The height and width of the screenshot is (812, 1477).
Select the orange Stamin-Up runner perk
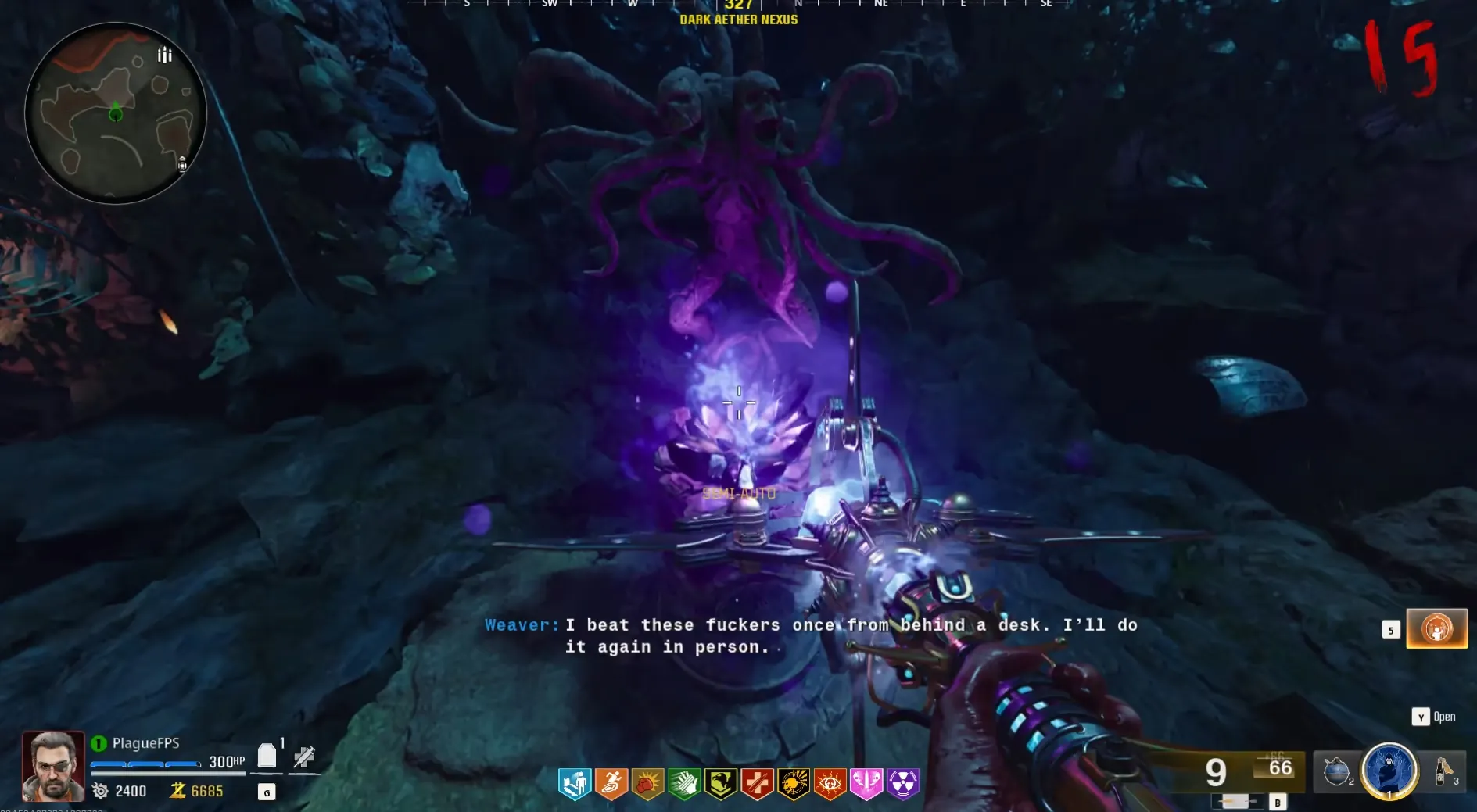pos(611,784)
